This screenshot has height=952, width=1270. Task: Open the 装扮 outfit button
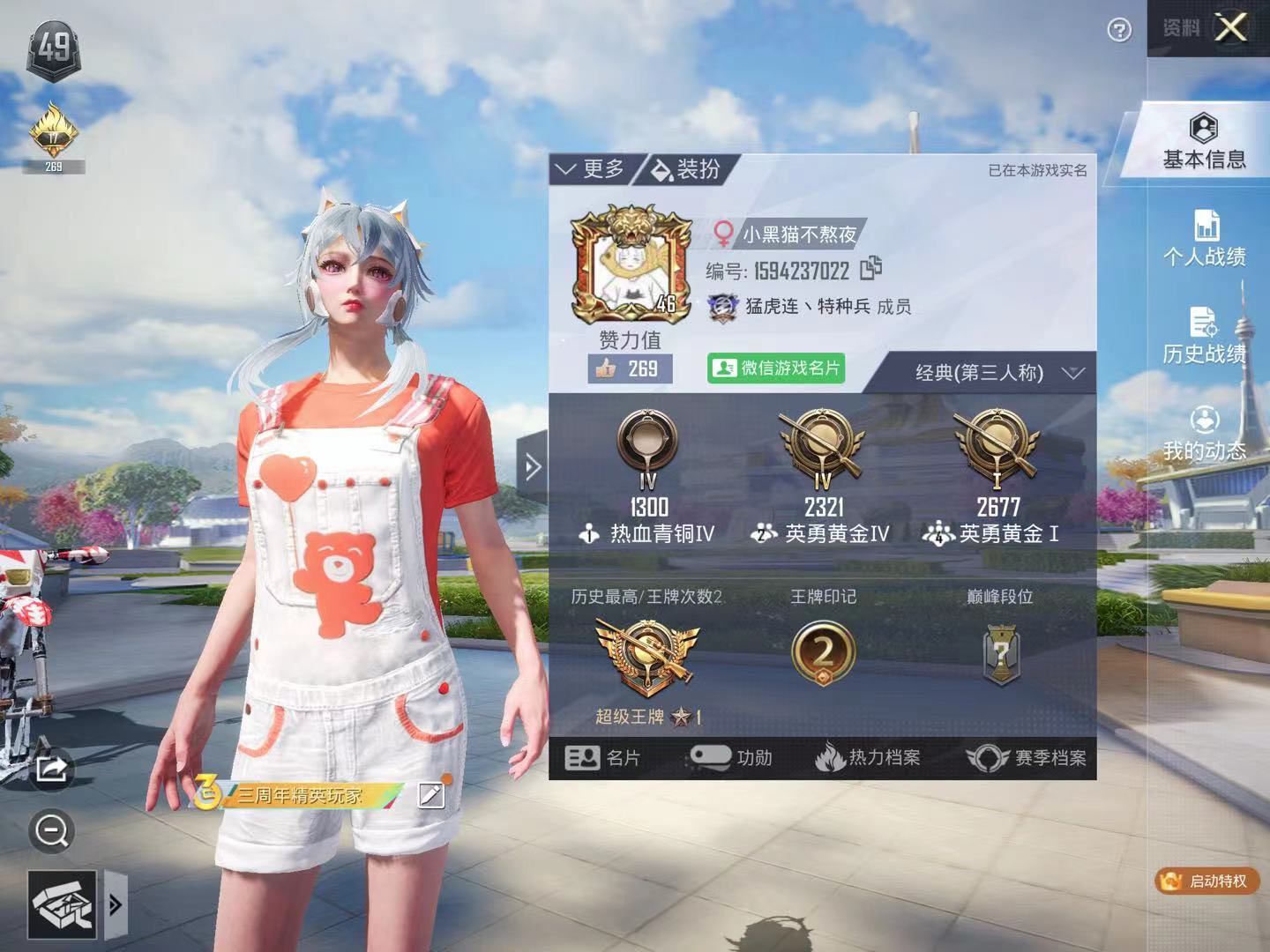pos(687,169)
